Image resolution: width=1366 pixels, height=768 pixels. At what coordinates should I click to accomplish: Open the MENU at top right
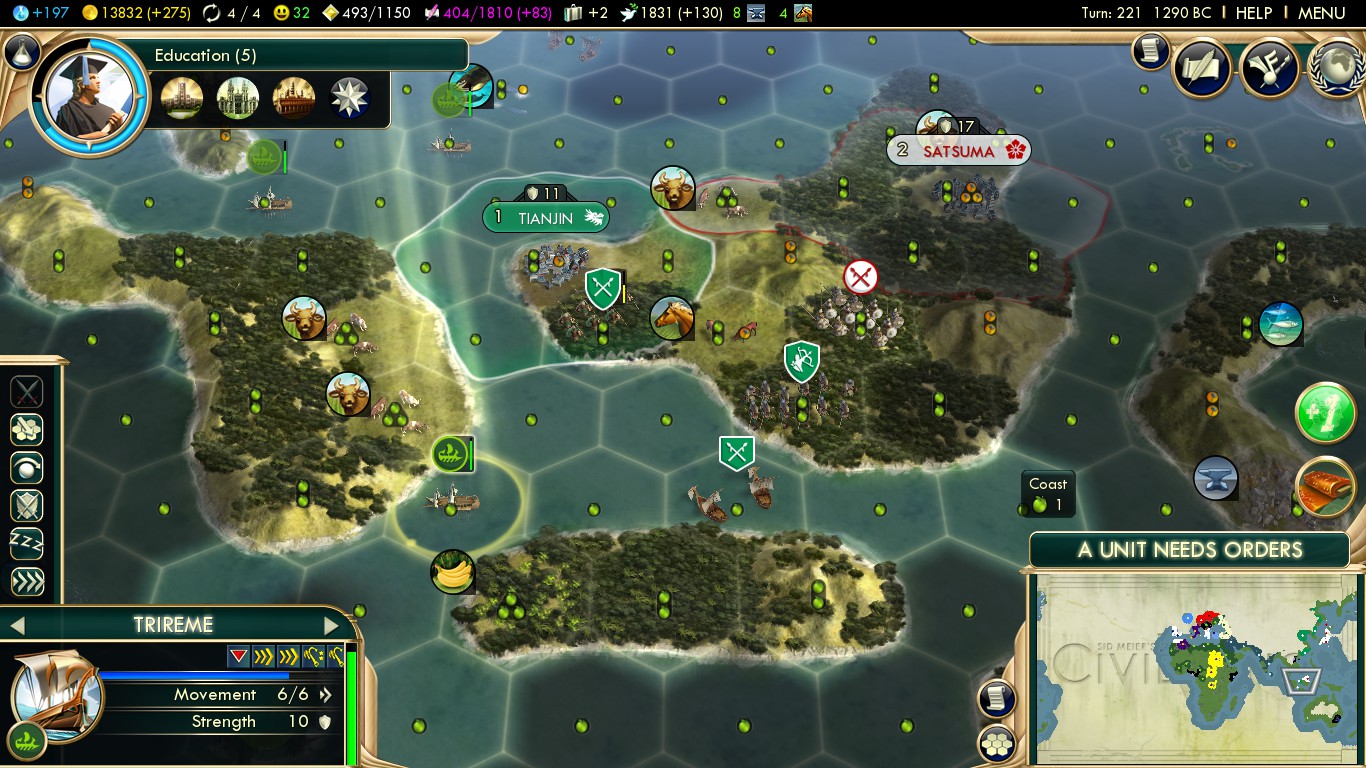1321,13
